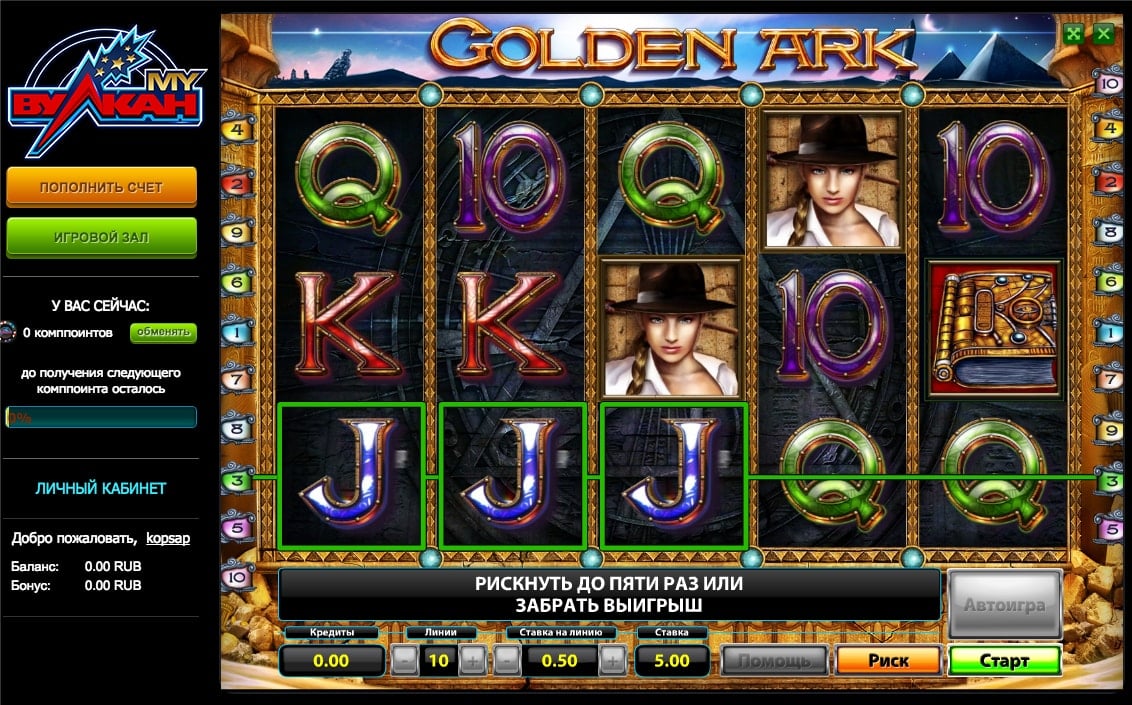Go to the Игровой зал lobby
Viewport: 1132px width, 705px height.
101,237
